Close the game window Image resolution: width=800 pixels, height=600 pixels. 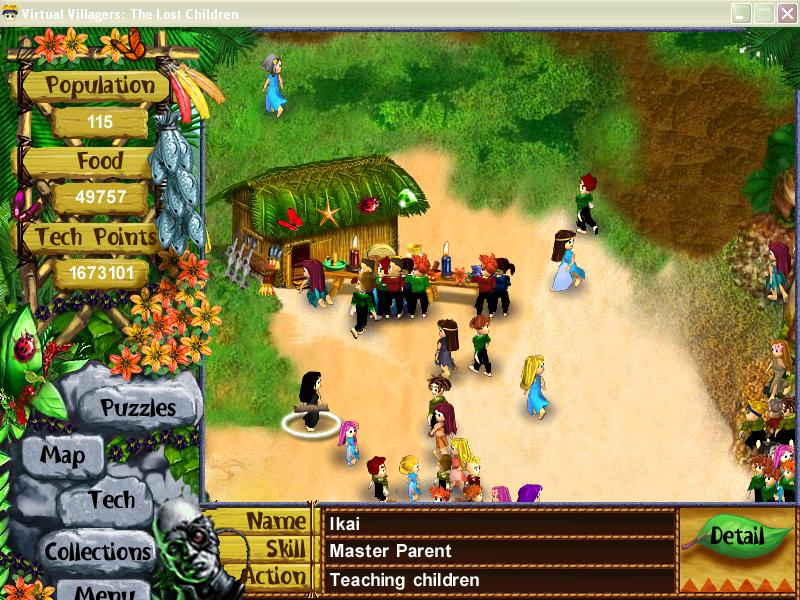(x=785, y=13)
